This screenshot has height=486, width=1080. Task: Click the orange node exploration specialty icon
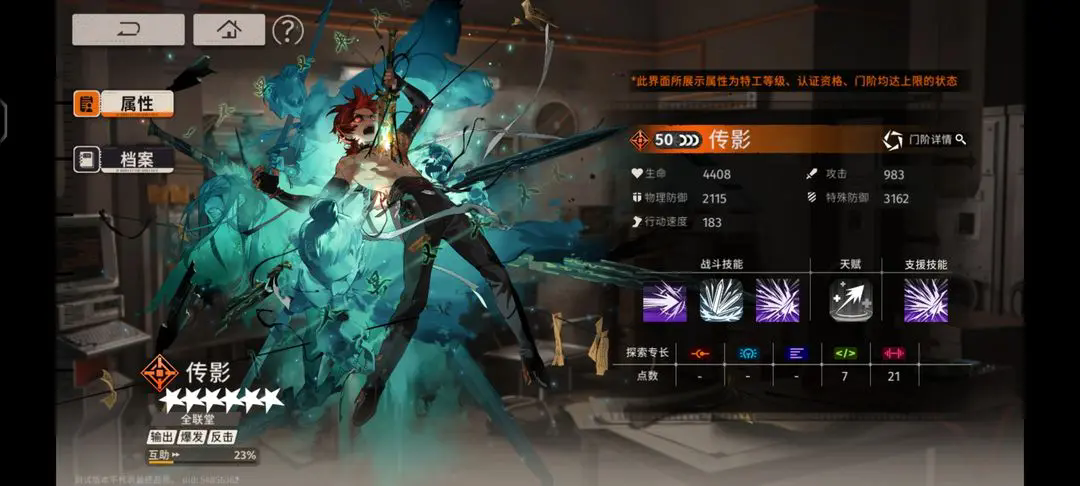pos(699,352)
